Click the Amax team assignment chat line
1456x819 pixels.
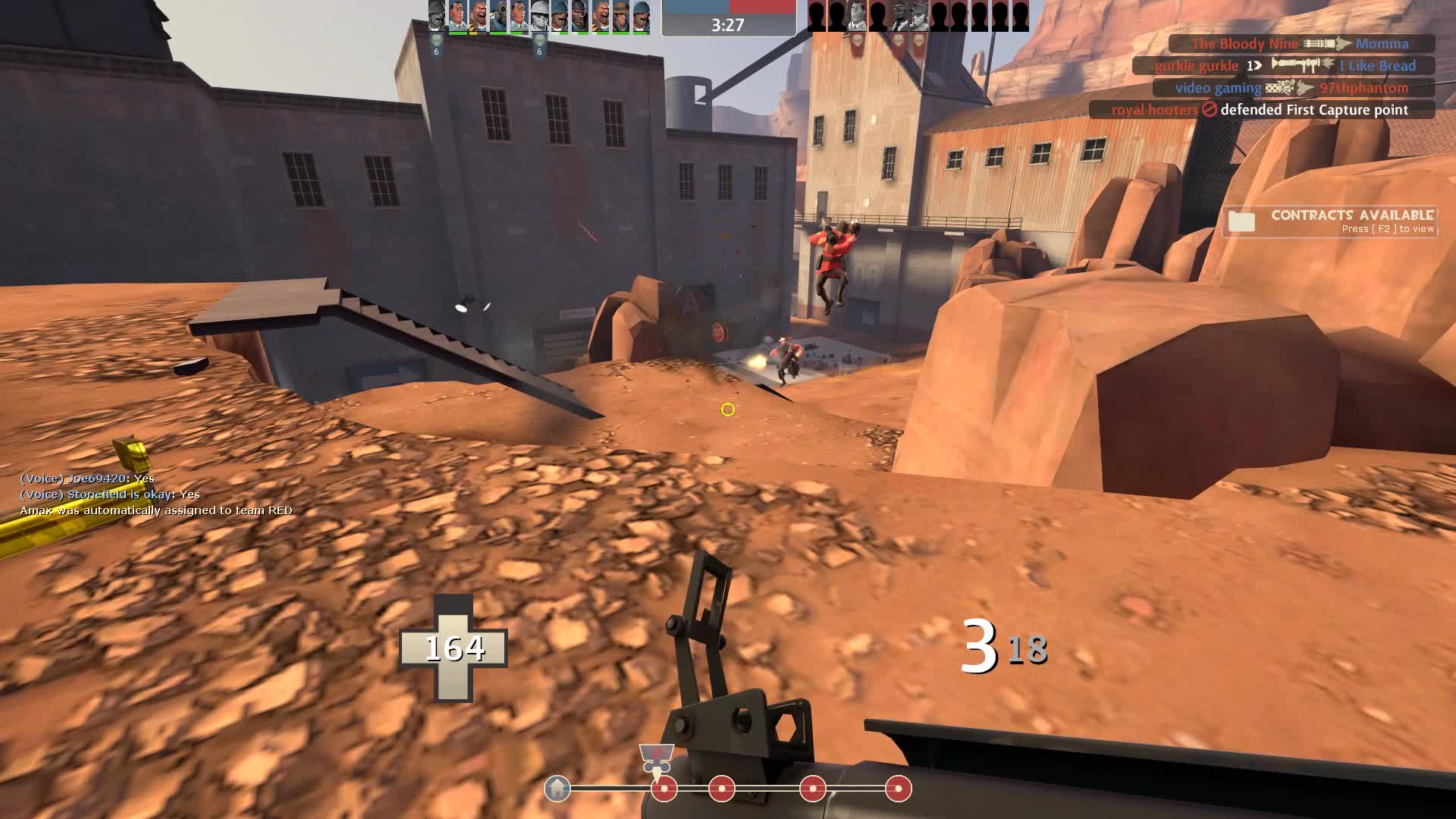pos(156,510)
